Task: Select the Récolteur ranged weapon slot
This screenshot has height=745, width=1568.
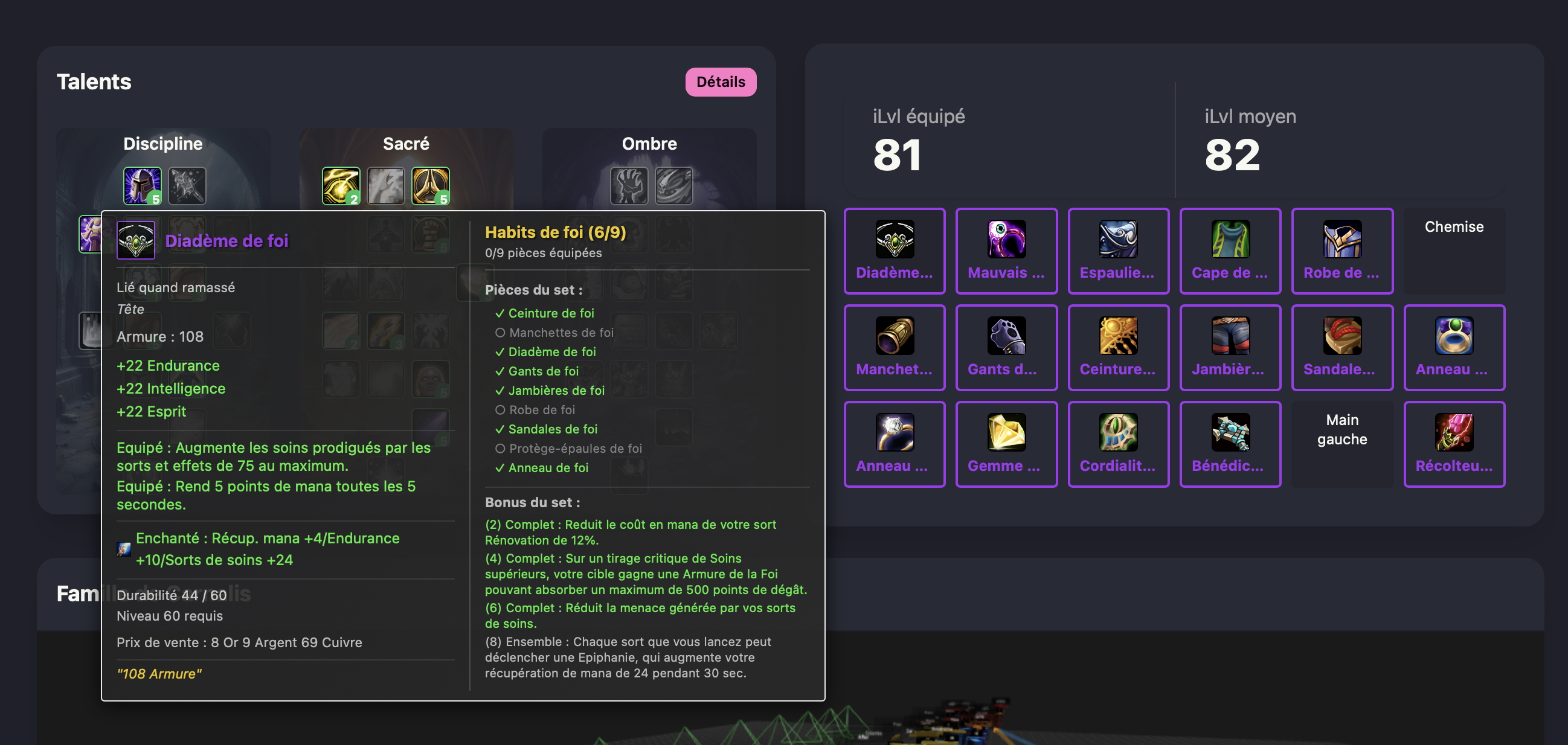Action: coord(1454,444)
